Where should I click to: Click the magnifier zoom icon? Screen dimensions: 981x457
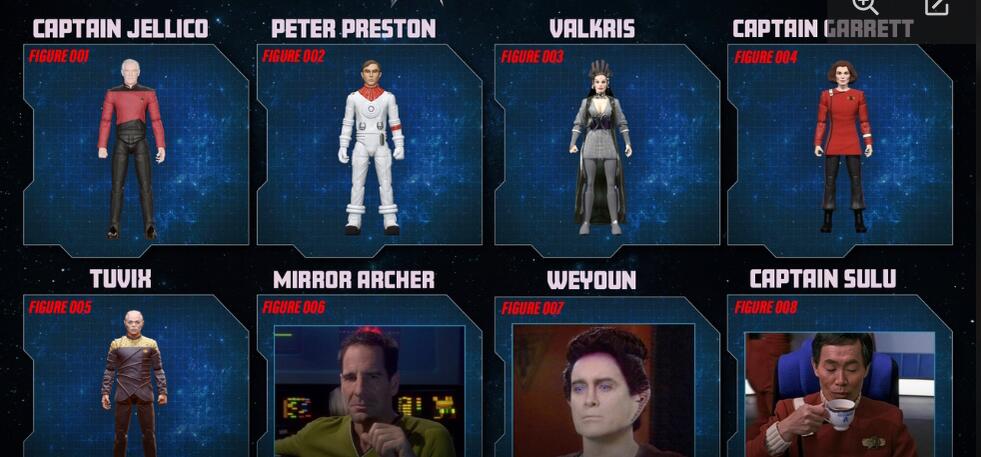point(866,6)
